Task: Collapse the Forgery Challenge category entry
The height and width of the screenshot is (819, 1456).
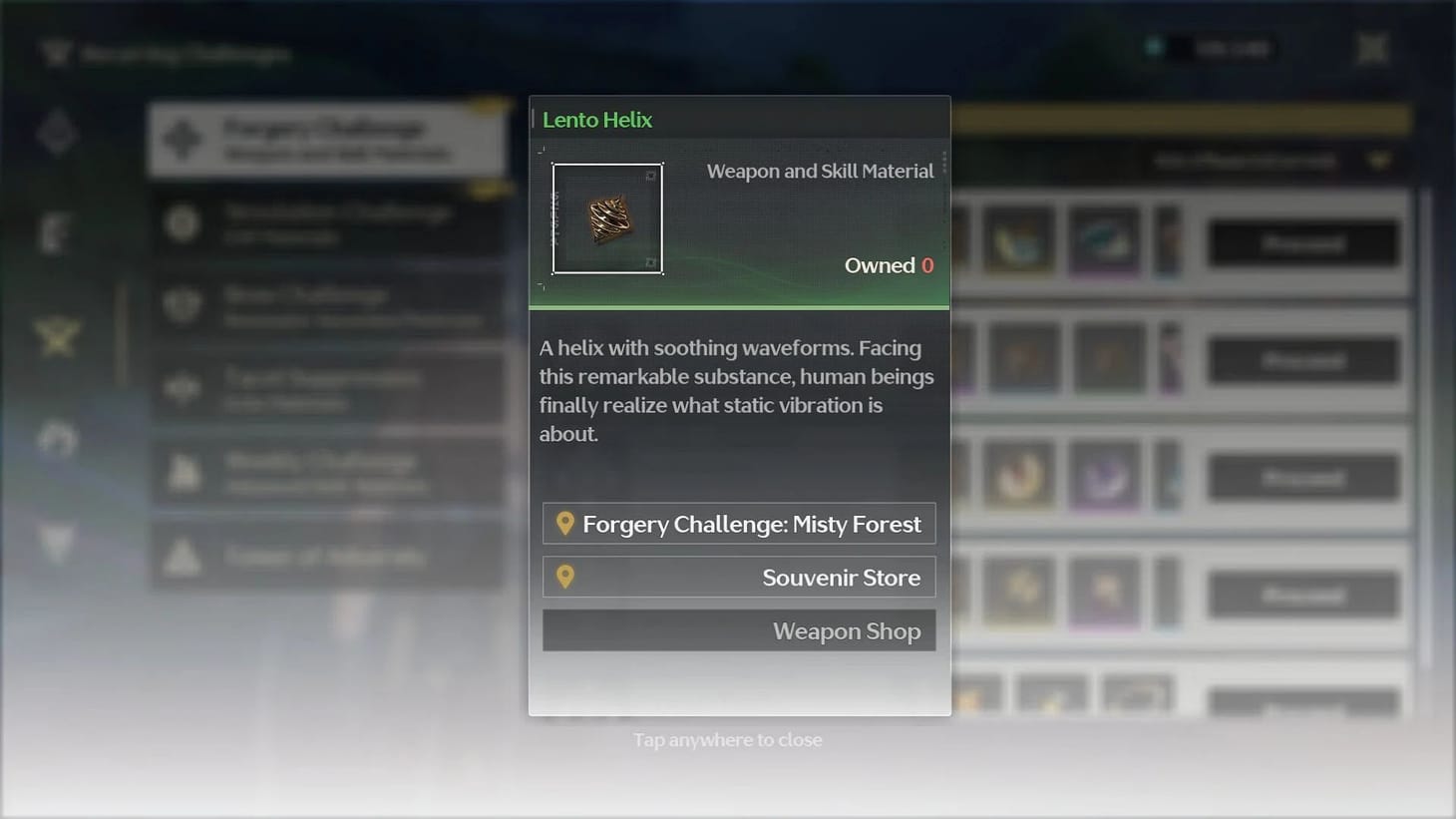Action: 329,140
